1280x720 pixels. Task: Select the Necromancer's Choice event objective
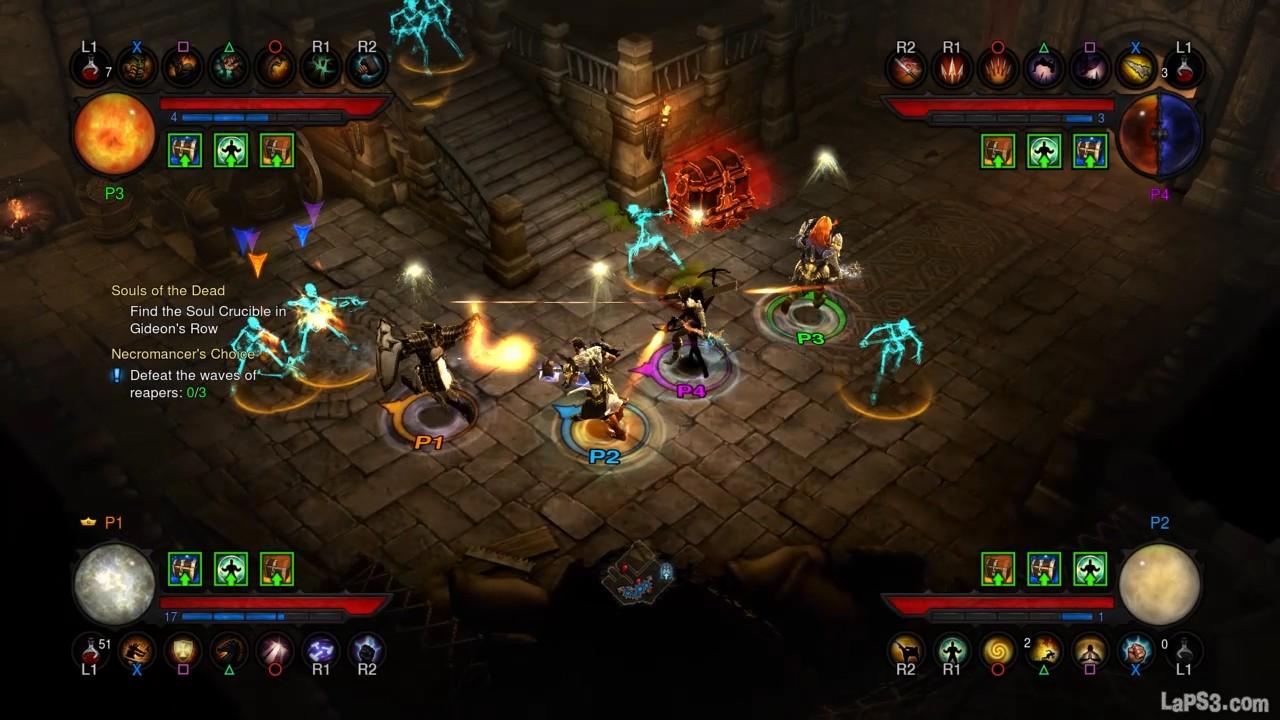(183, 354)
